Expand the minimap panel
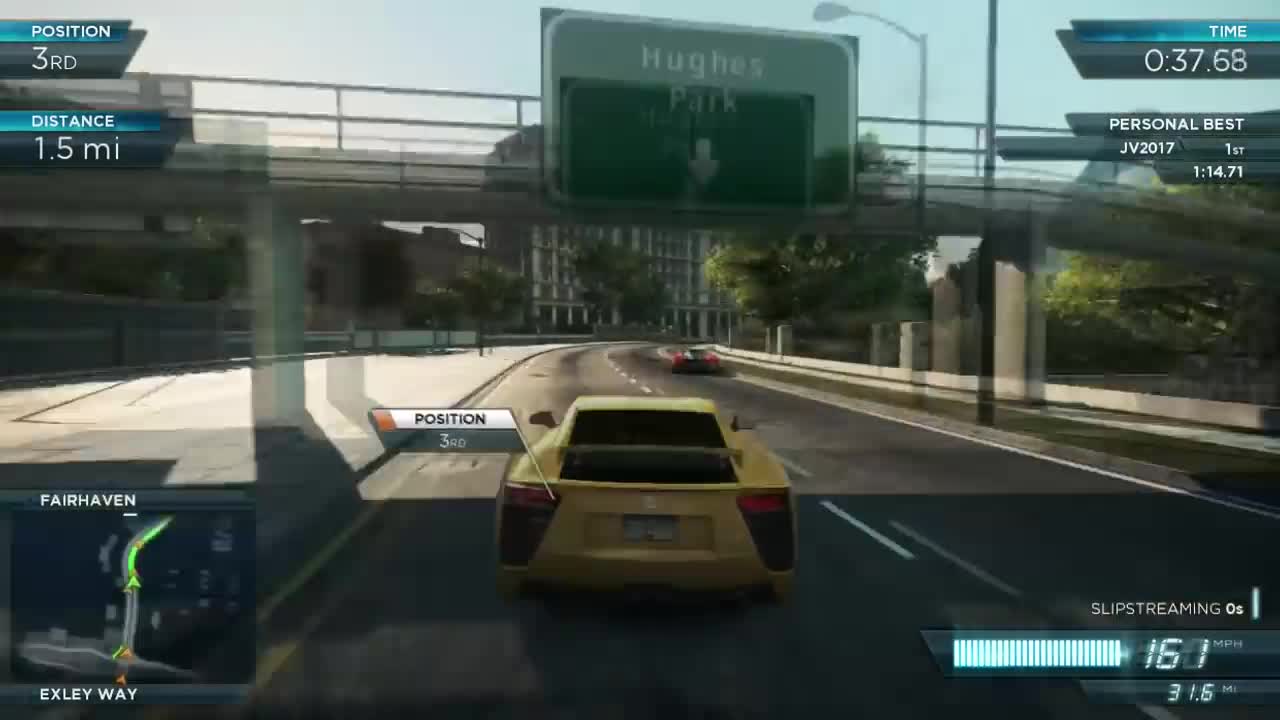The width and height of the screenshot is (1280, 720). coord(132,595)
